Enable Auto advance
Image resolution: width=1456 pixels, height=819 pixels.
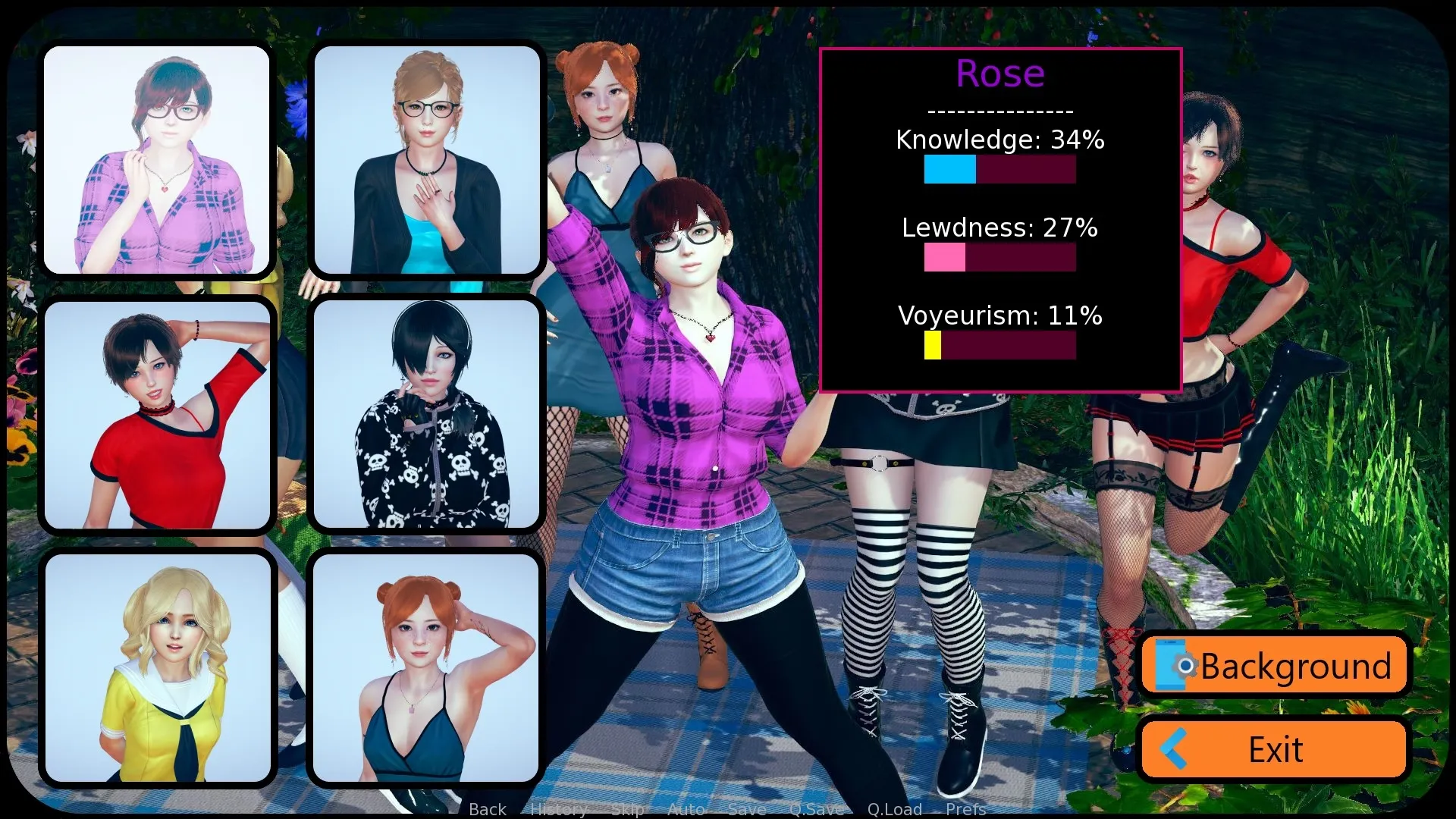coord(686,809)
